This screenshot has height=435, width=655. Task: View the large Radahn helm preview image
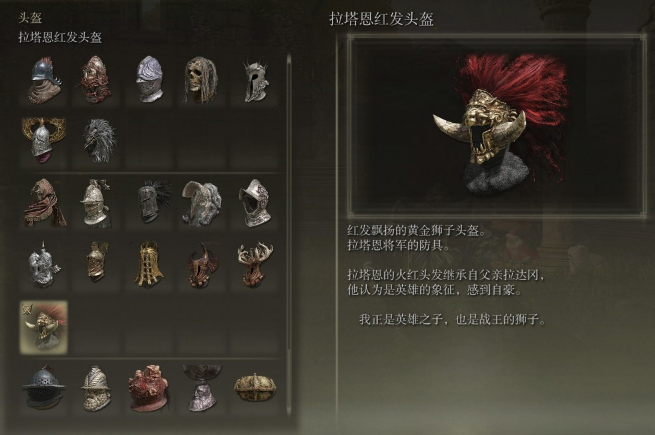point(496,127)
